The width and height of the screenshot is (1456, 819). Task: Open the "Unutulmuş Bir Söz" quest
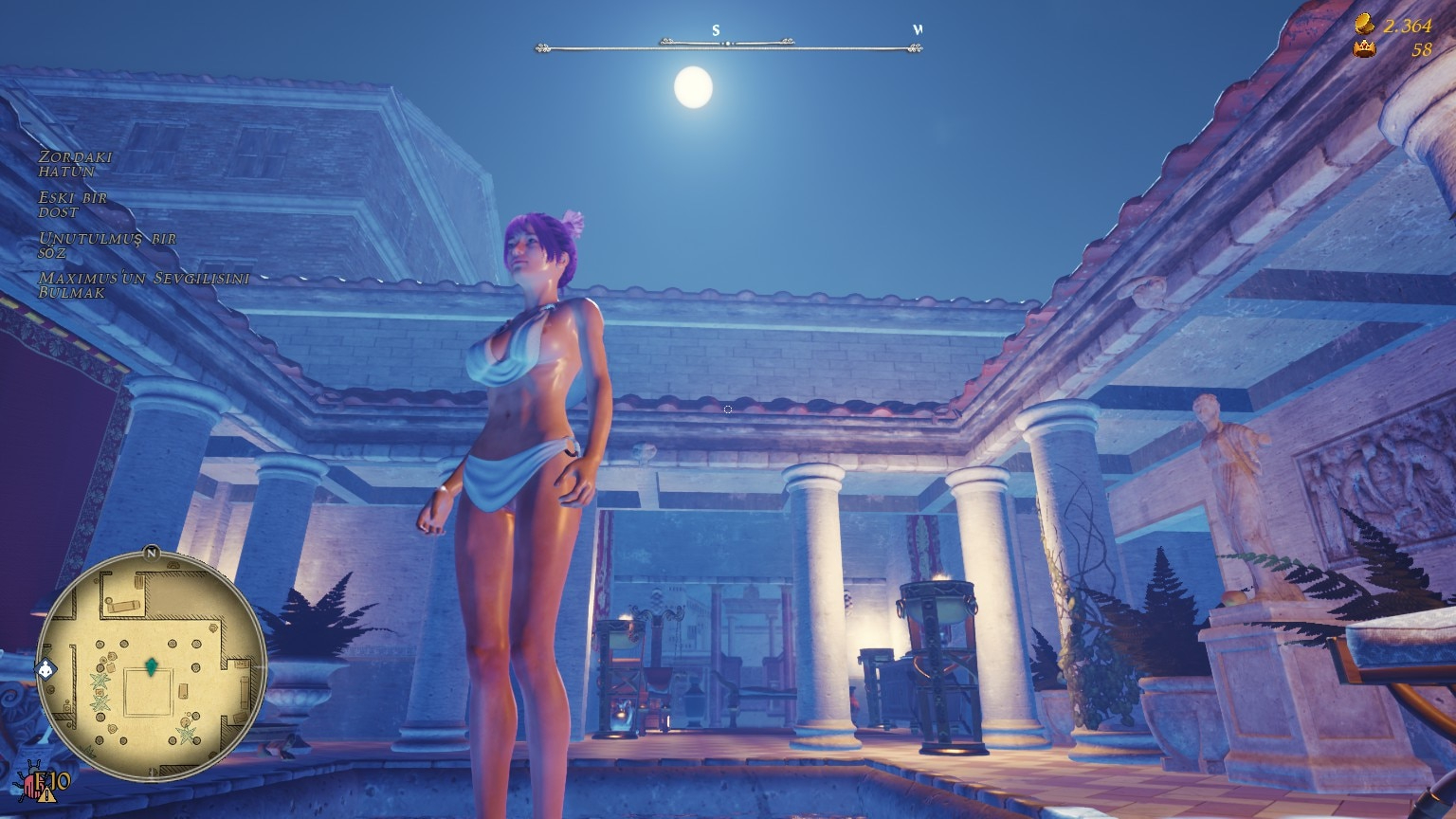(107, 246)
